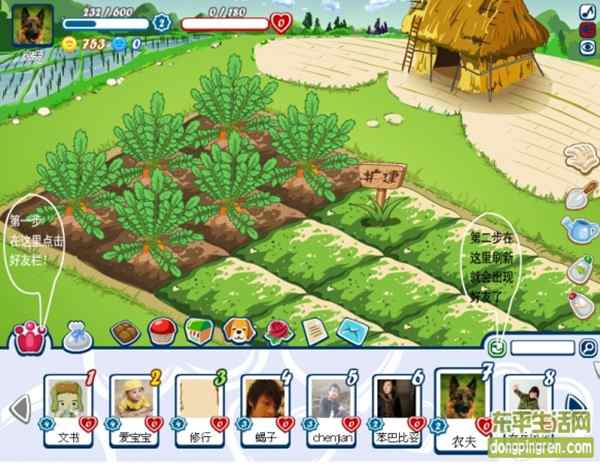Choose the blue watering can tool

coord(578,230)
